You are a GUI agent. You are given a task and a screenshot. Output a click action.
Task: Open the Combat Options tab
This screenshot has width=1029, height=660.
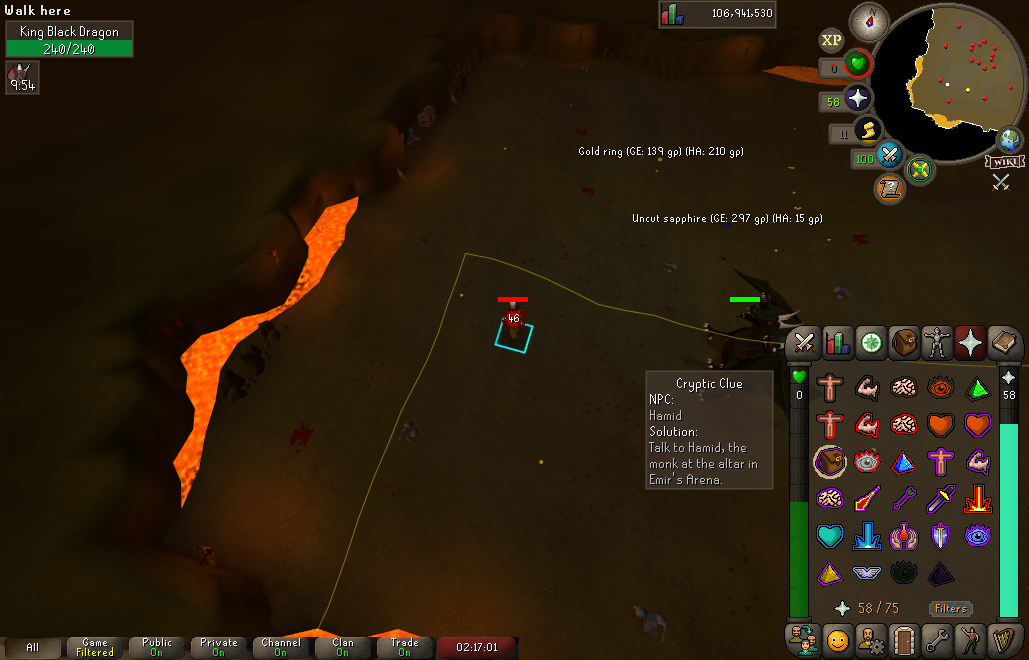[x=802, y=343]
